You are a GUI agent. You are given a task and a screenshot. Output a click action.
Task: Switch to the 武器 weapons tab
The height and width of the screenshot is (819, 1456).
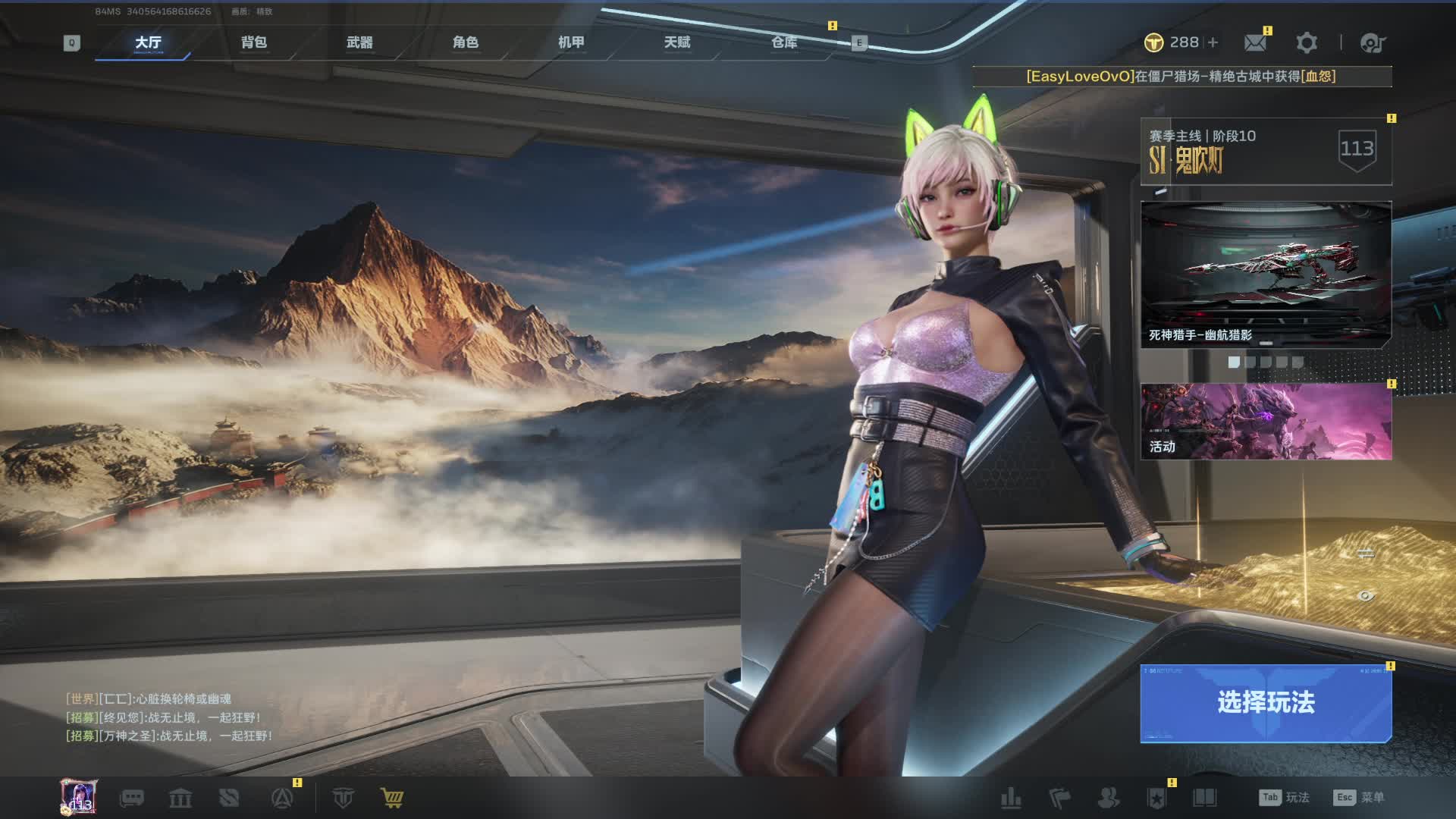click(359, 42)
